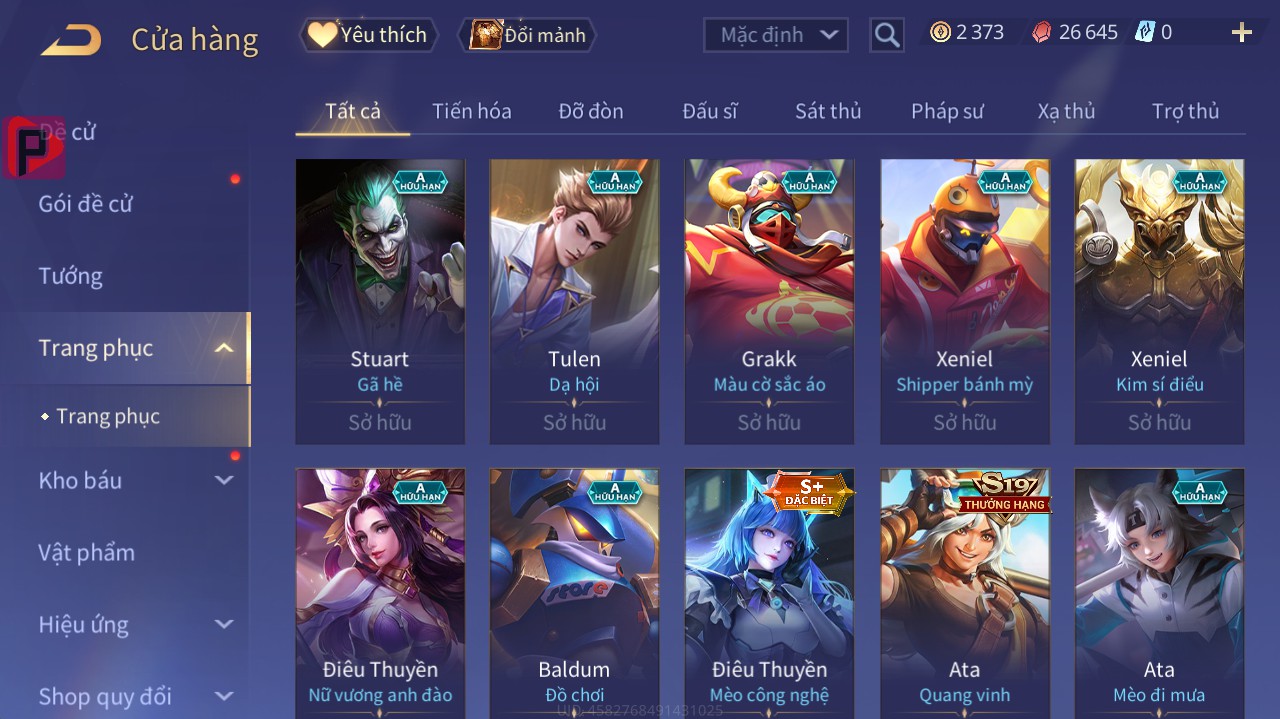Go back using the return arrow
Image resolution: width=1280 pixels, height=719 pixels.
click(x=71, y=40)
